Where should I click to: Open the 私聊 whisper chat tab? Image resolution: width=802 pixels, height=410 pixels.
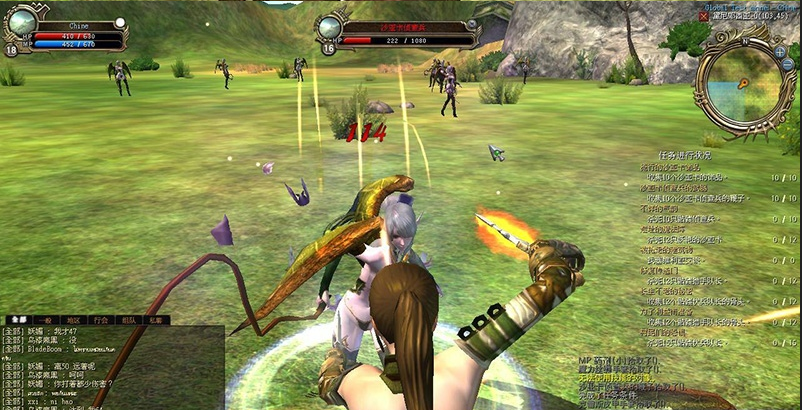click(157, 320)
